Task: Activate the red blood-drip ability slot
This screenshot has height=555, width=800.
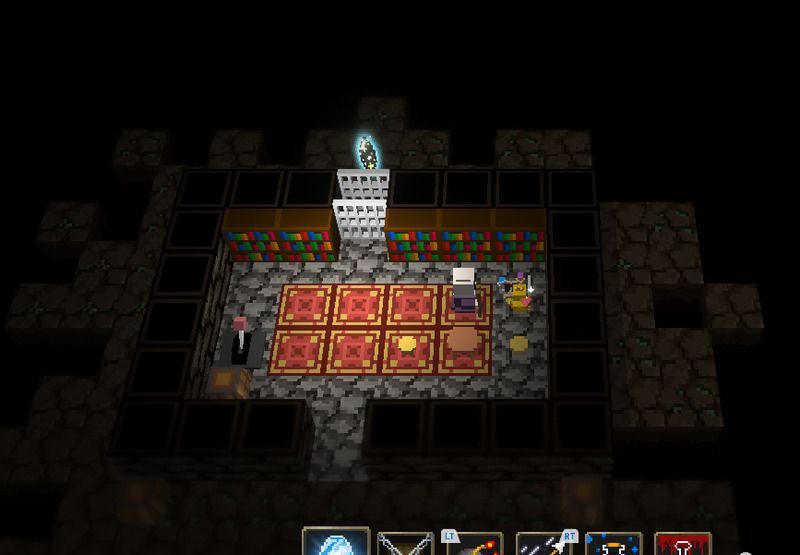Action: pos(682,544)
